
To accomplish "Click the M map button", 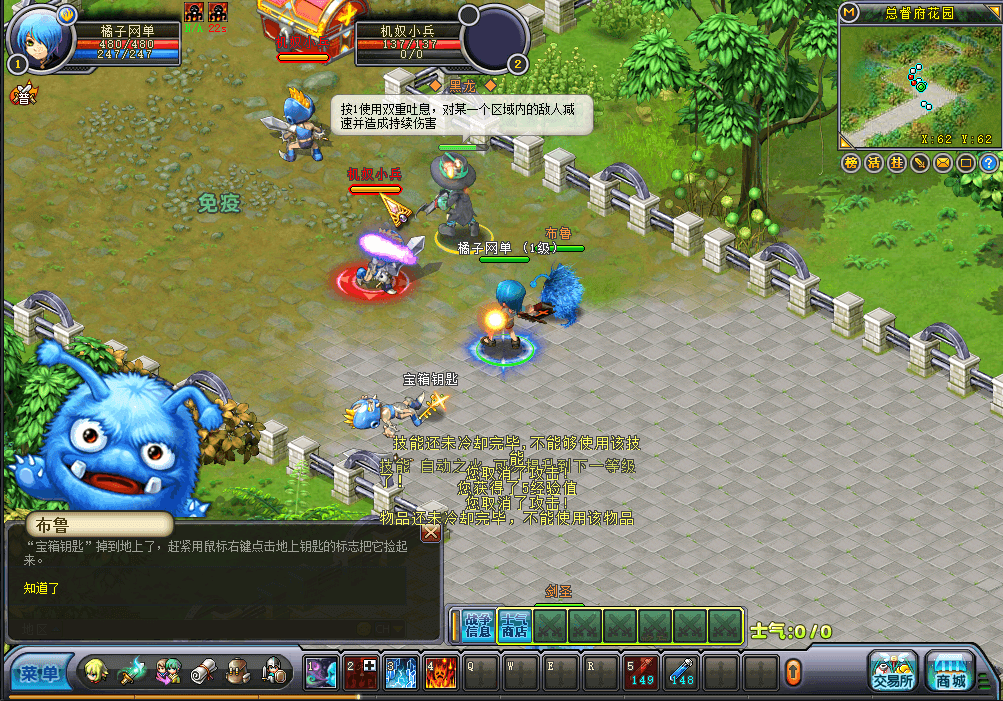I will coord(849,12).
